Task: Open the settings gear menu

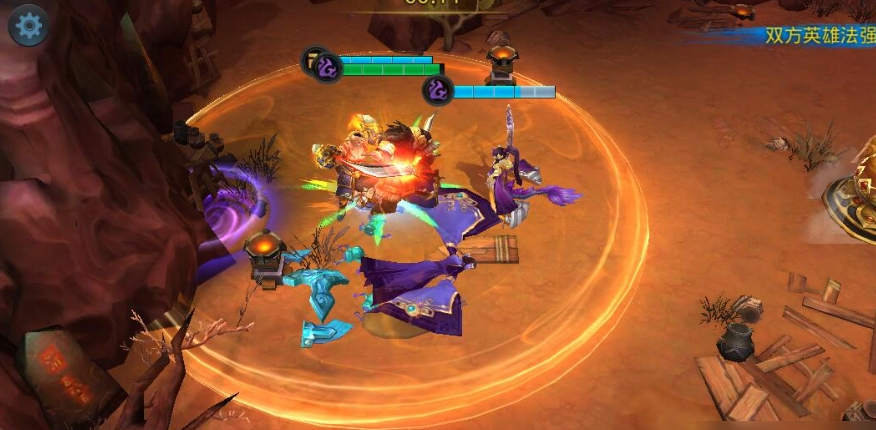Action: pyautogui.click(x=29, y=26)
